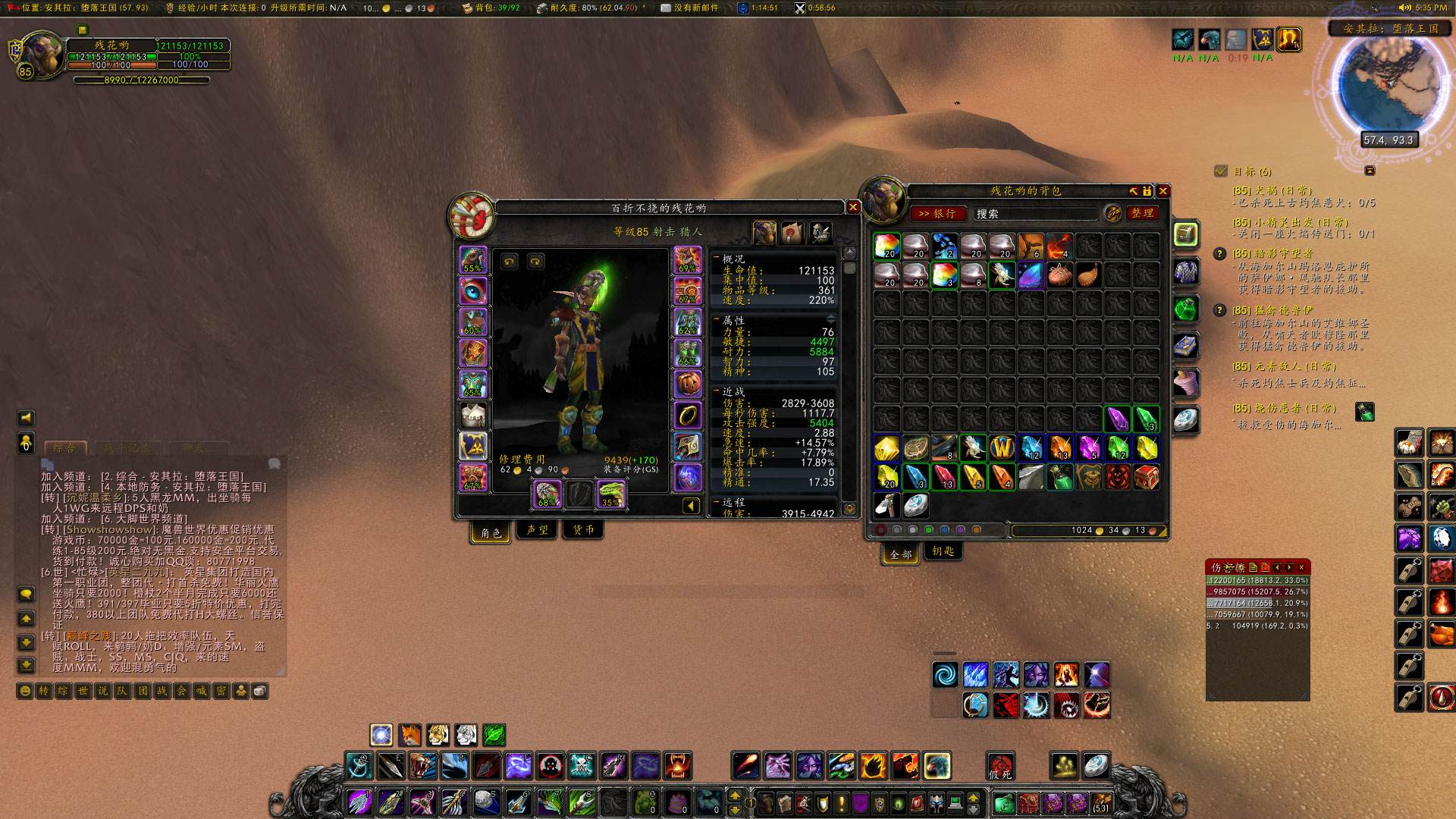Viewport: 1456px width, 819px height.
Task: Sort the bags with 整理 button
Action: 1142,213
